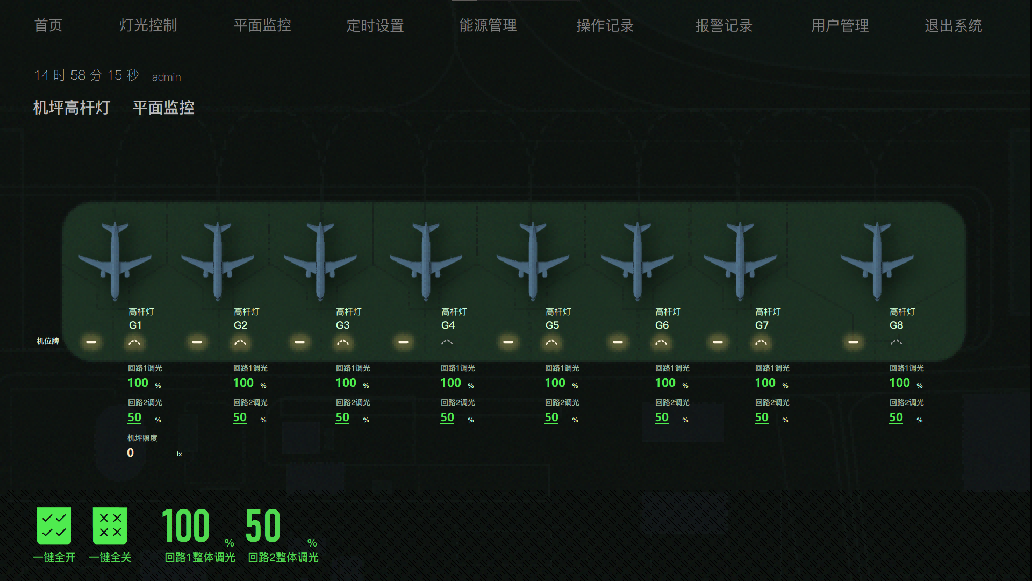This screenshot has height=581, width=1032.
Task: Switch to 能源管理 section
Action: (488, 26)
